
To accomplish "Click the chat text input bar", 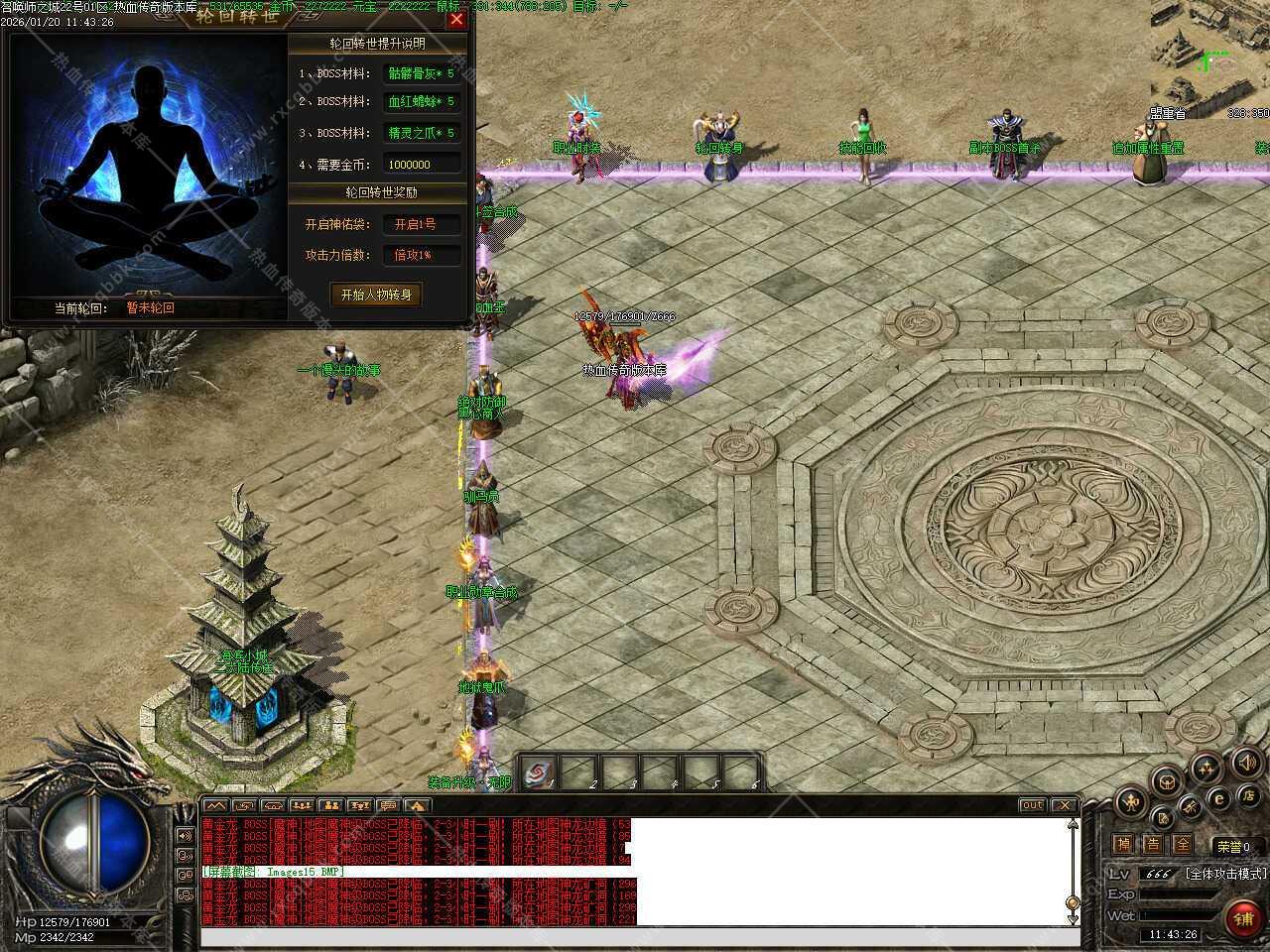I will (x=635, y=937).
